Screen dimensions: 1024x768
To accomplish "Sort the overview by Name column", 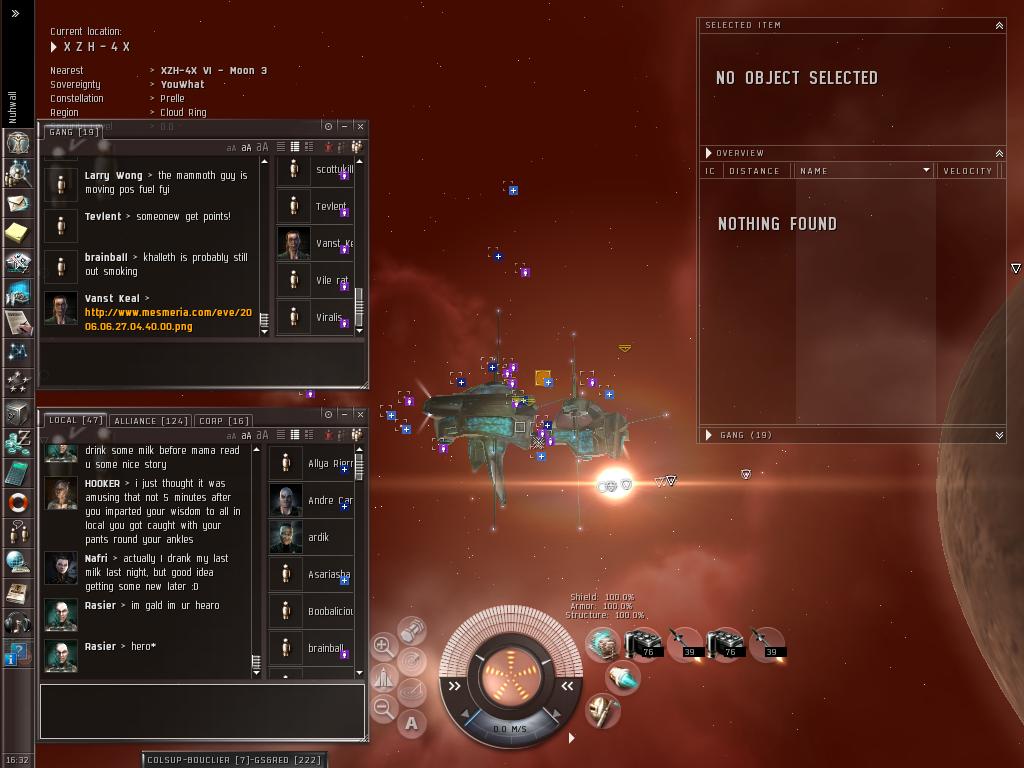I will tap(862, 171).
